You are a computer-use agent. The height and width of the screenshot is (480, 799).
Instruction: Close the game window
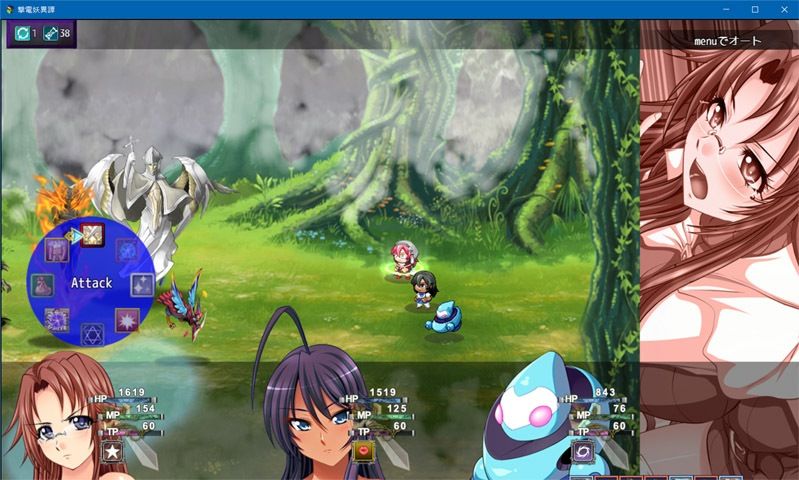(x=782, y=9)
